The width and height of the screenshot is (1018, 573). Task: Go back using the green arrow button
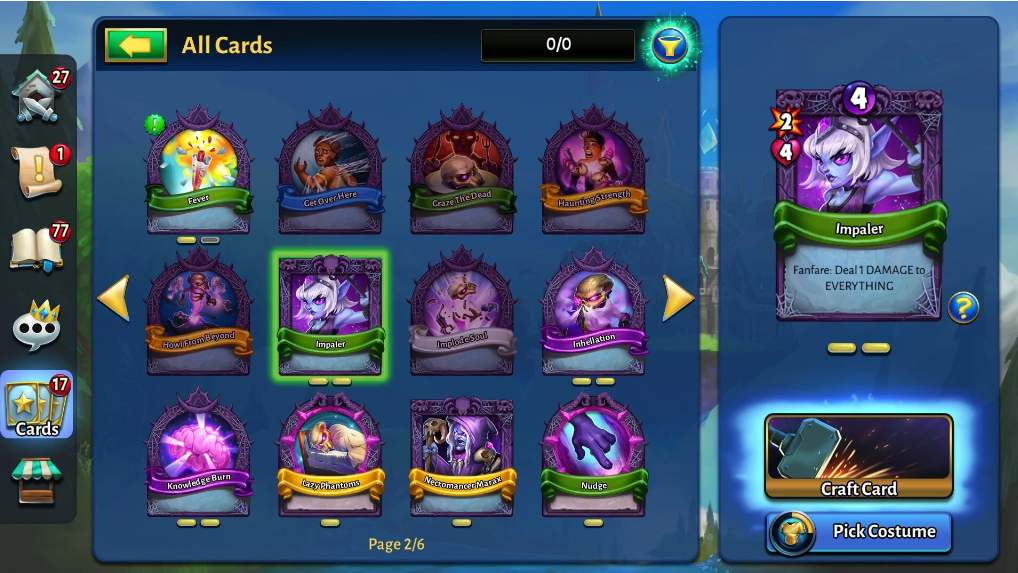[135, 45]
